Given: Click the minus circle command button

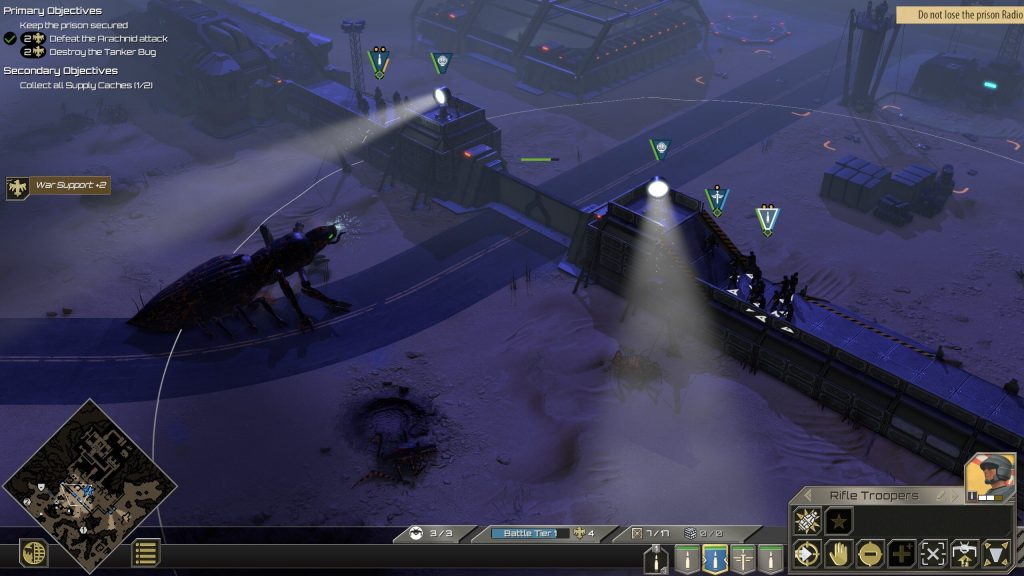Looking at the screenshot, I should (869, 553).
